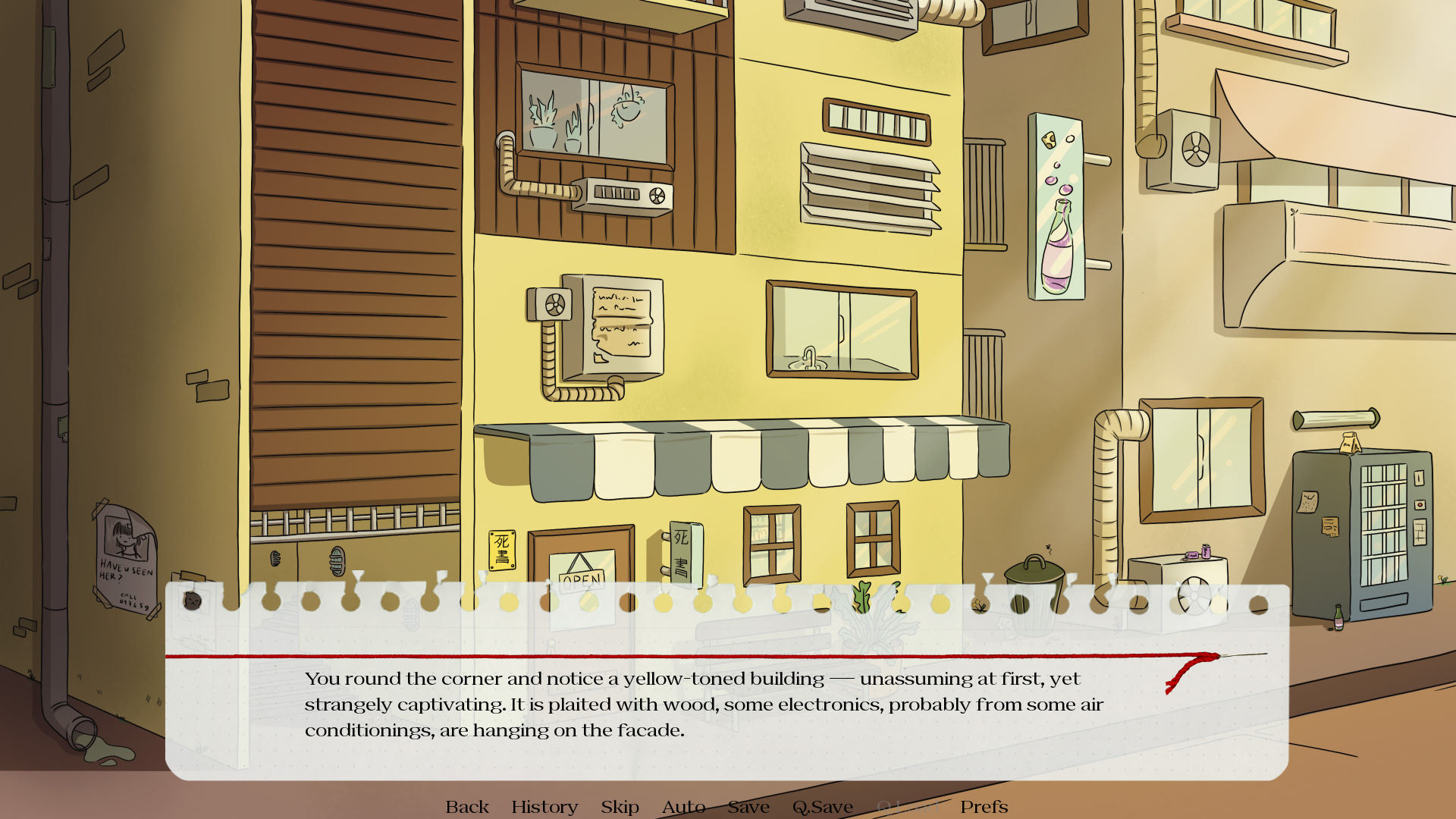The image size is (1456, 819).
Task: Go back with the Back button
Action: [467, 807]
